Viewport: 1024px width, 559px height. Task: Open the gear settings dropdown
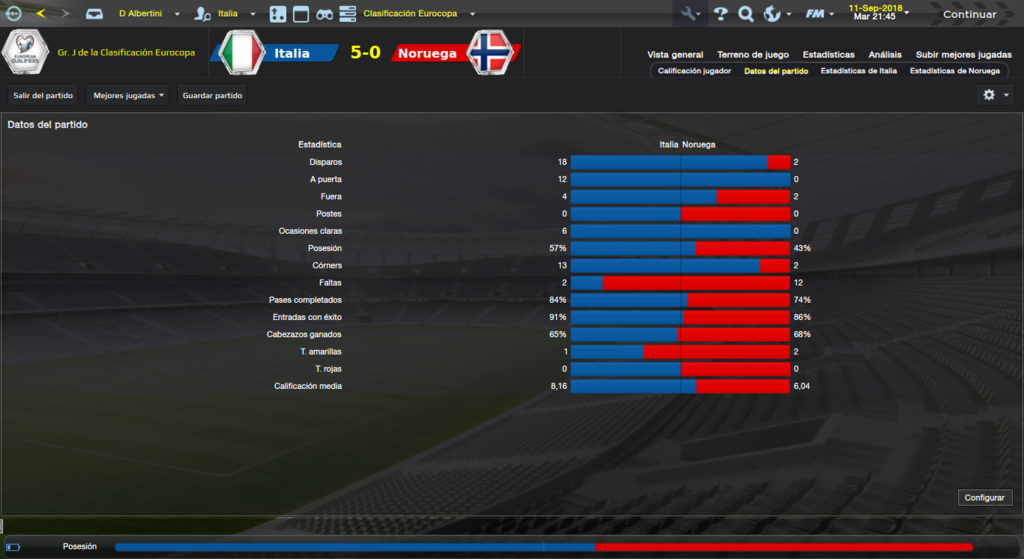point(995,95)
